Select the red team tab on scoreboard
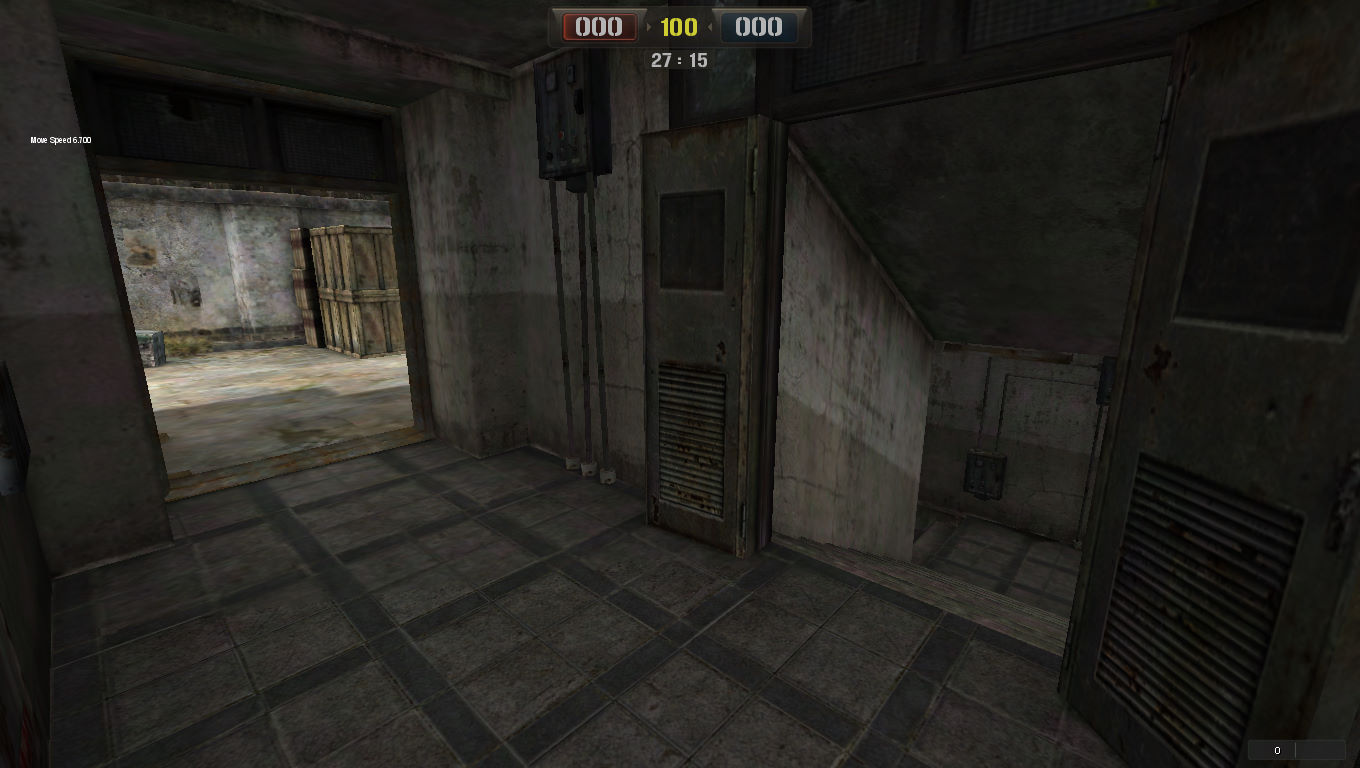 (598, 27)
